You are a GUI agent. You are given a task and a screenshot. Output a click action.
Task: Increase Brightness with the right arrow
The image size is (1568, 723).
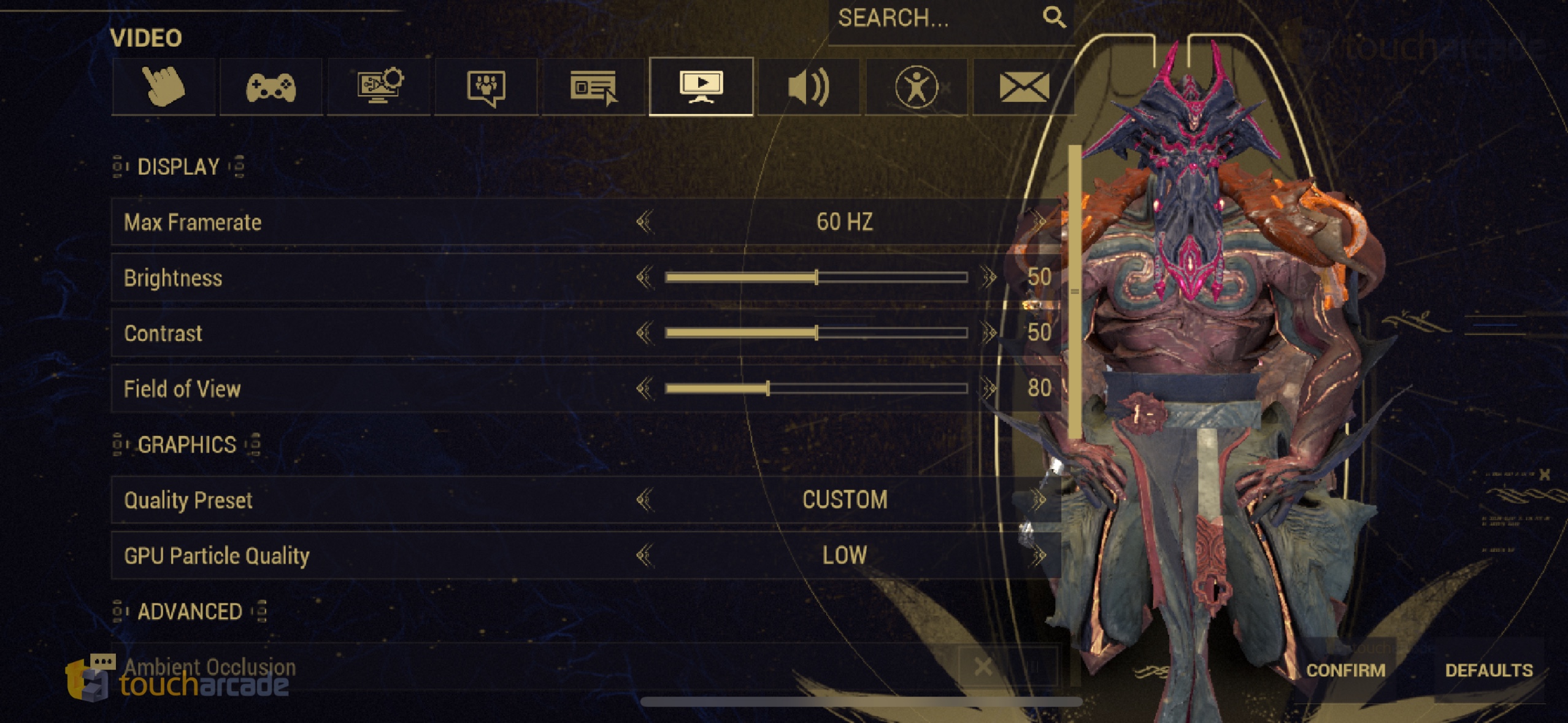988,277
